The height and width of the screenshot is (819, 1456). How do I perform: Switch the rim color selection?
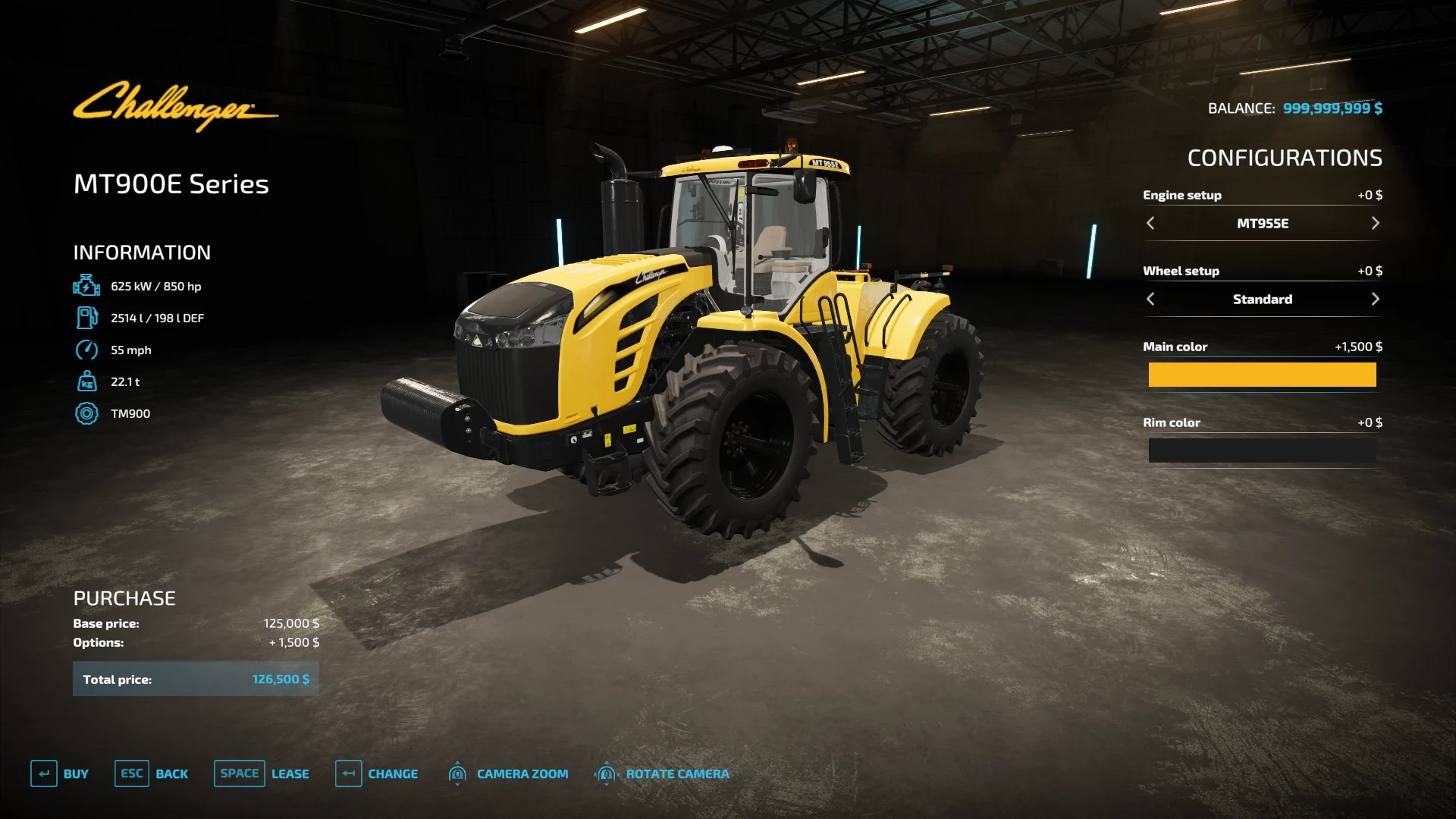pyautogui.click(x=1262, y=450)
